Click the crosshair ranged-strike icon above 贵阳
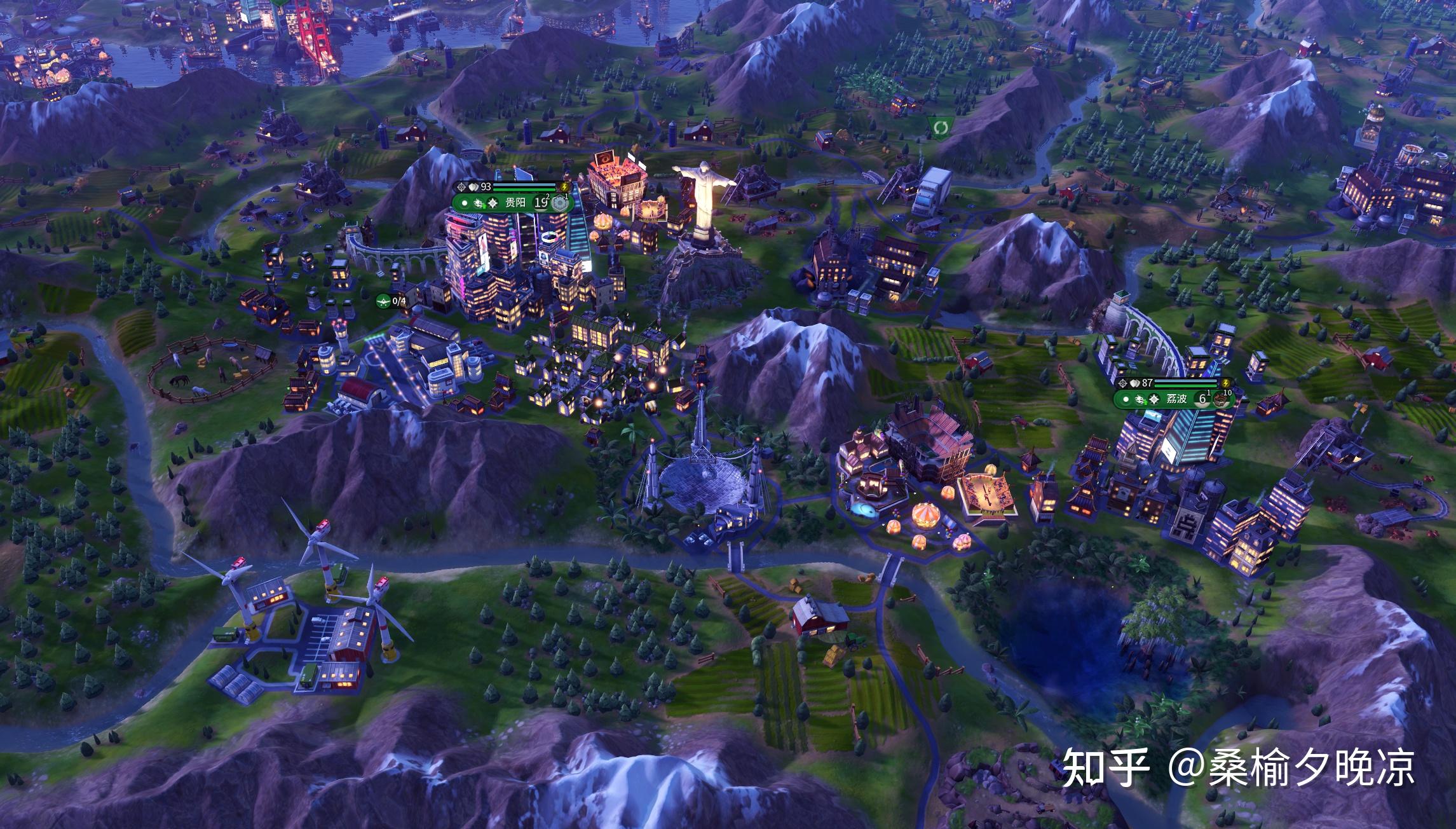This screenshot has height=829, width=1456. coord(461,187)
